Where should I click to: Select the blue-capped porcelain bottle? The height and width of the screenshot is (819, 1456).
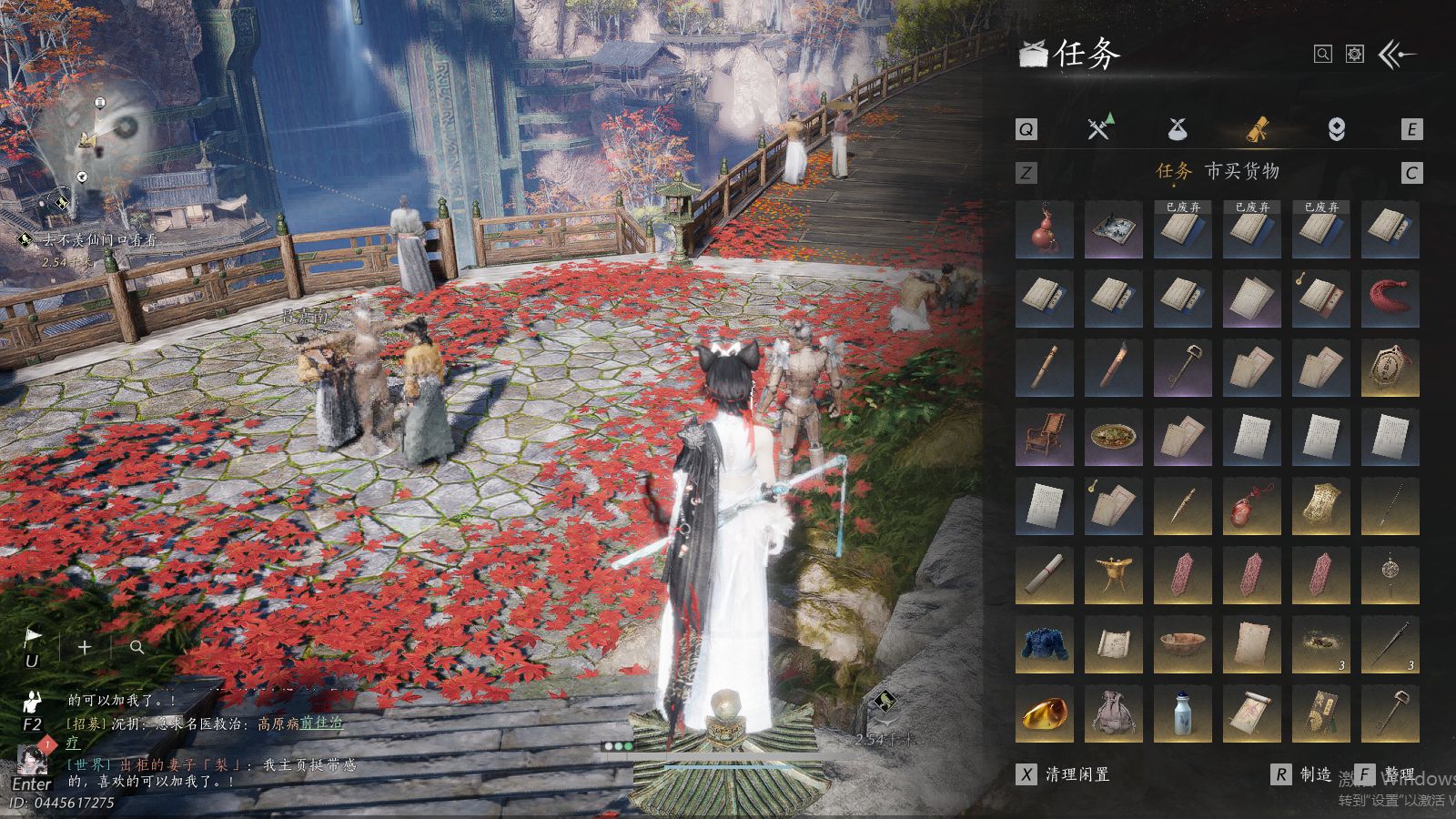[x=1182, y=713]
